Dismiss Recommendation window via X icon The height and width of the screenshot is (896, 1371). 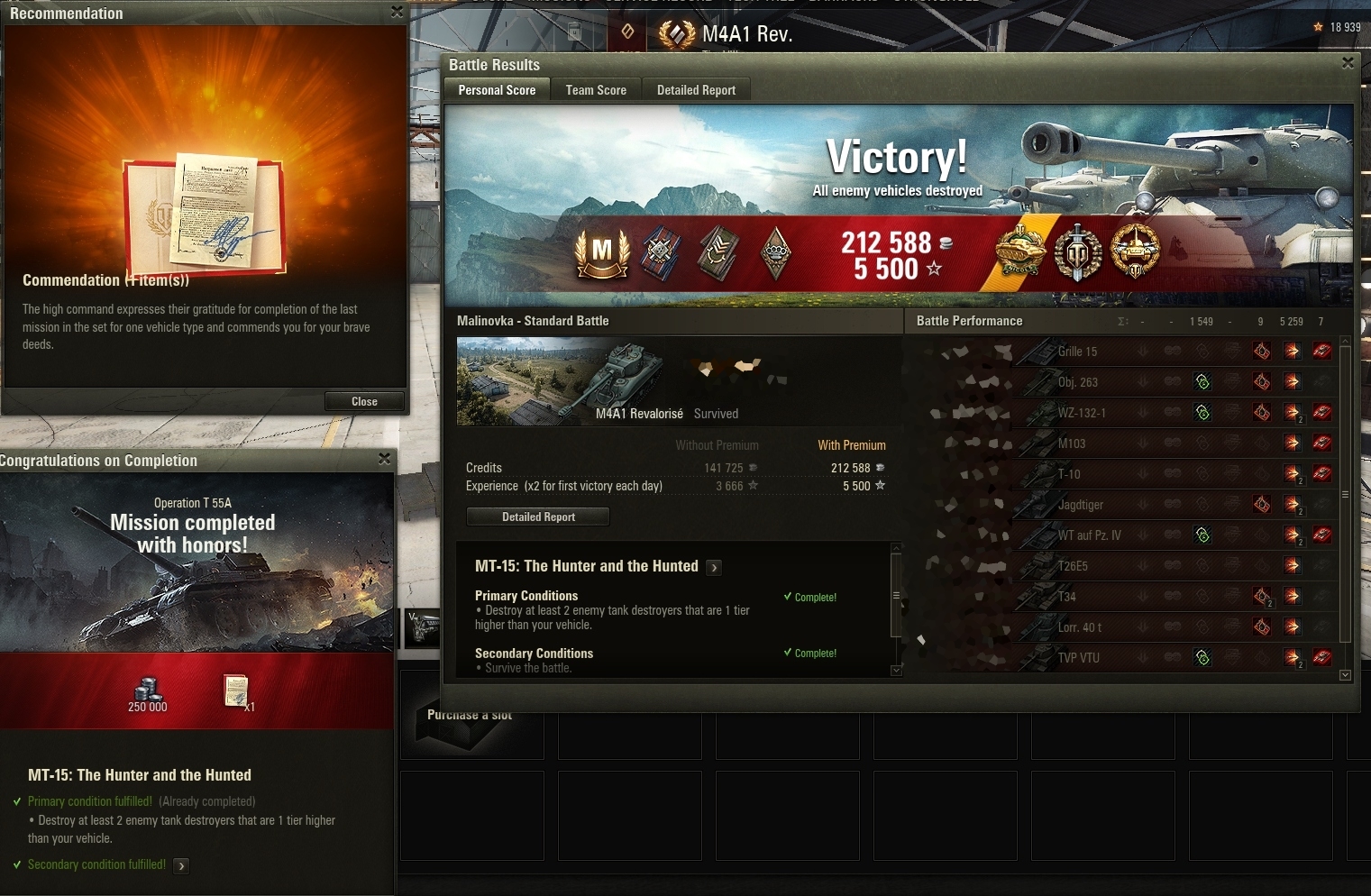[397, 12]
